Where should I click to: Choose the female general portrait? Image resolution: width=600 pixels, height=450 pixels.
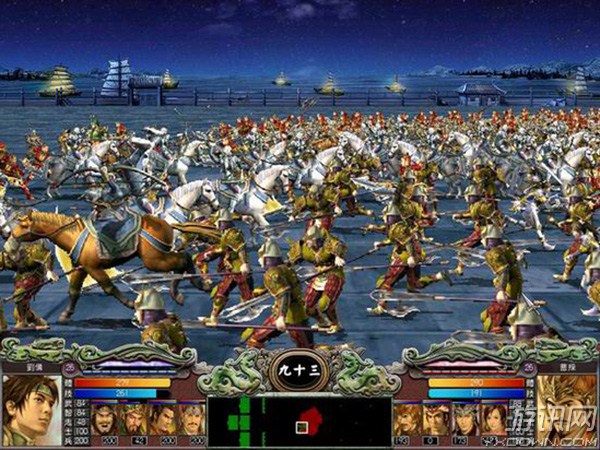(494, 421)
